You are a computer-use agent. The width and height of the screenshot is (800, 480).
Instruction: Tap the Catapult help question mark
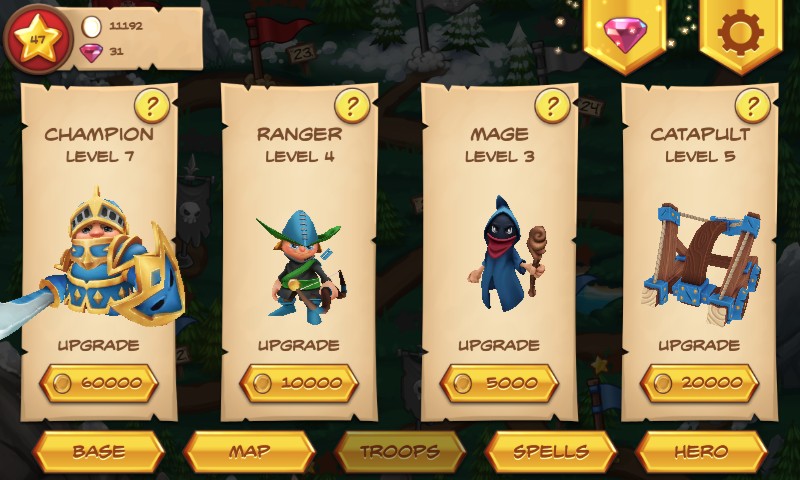click(x=752, y=103)
